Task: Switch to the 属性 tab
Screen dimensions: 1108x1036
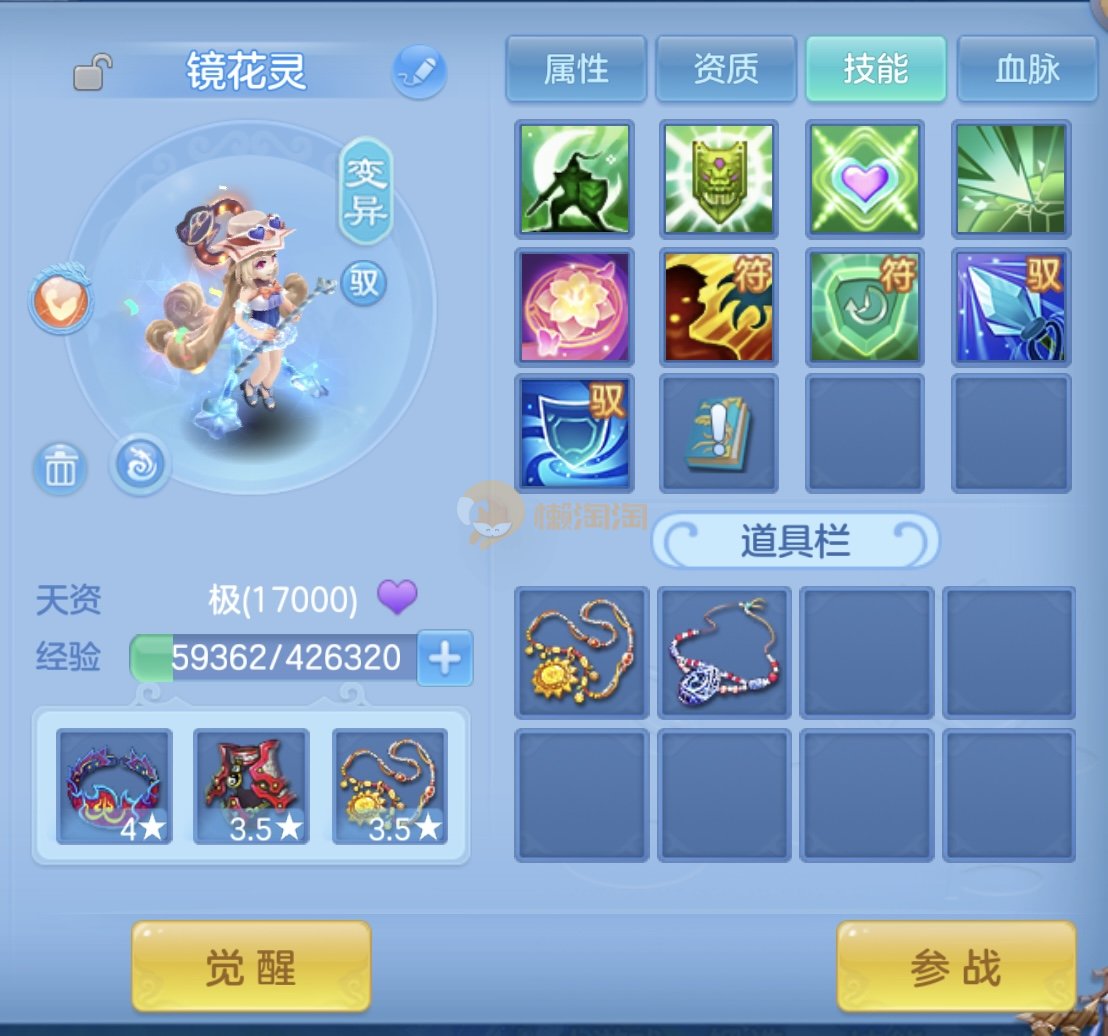Action: (x=576, y=69)
